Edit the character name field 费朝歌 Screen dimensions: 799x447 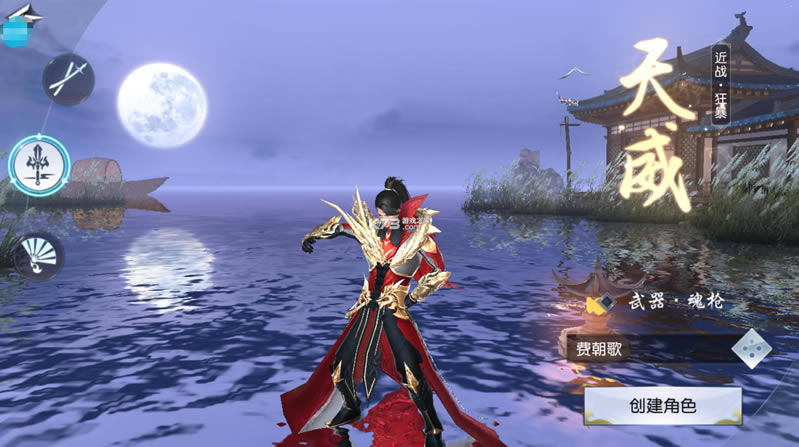pyautogui.click(x=645, y=349)
